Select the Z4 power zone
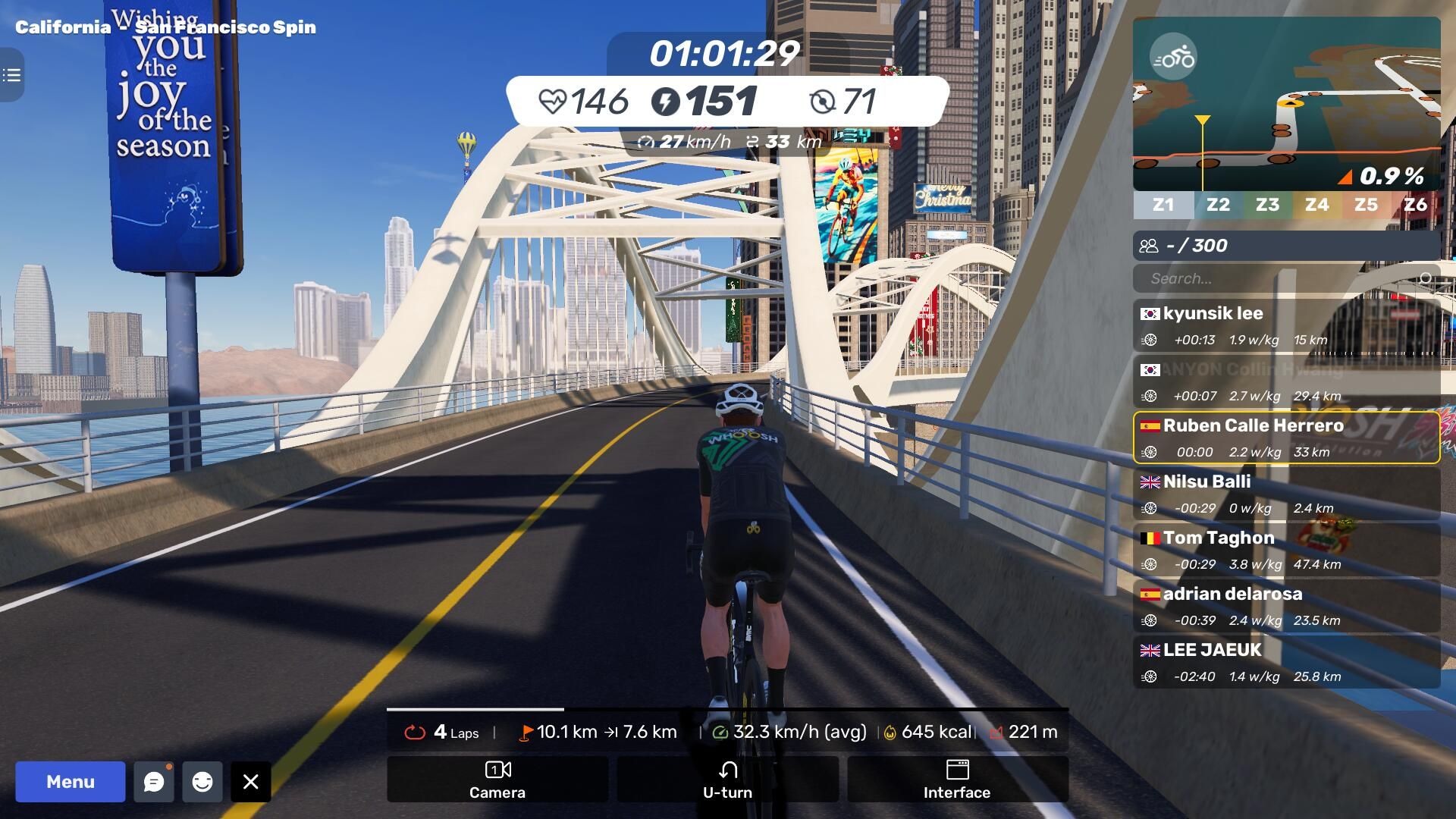This screenshot has width=1456, height=819. [1316, 205]
